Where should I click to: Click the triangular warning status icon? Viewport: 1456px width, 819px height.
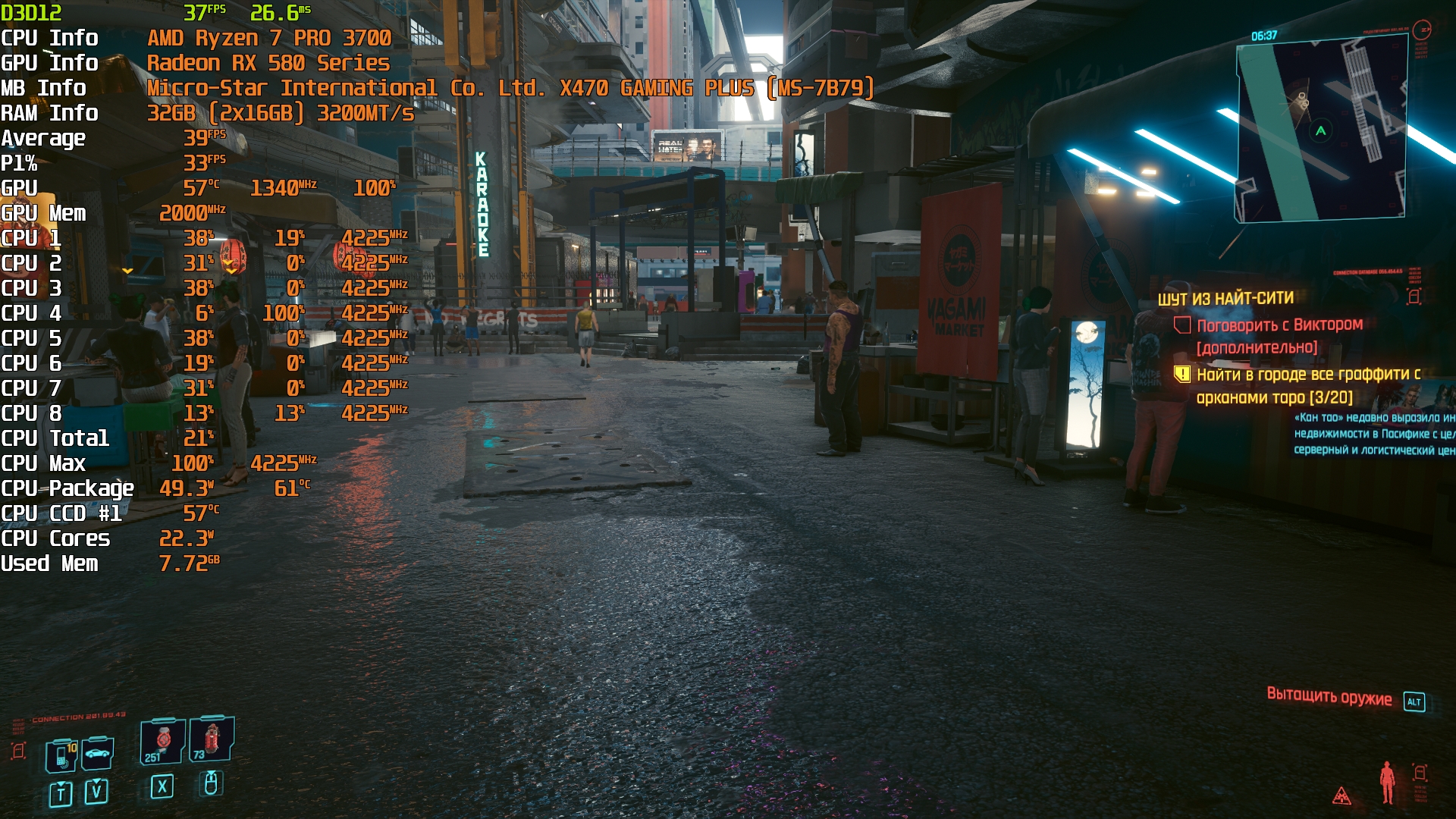click(1341, 796)
